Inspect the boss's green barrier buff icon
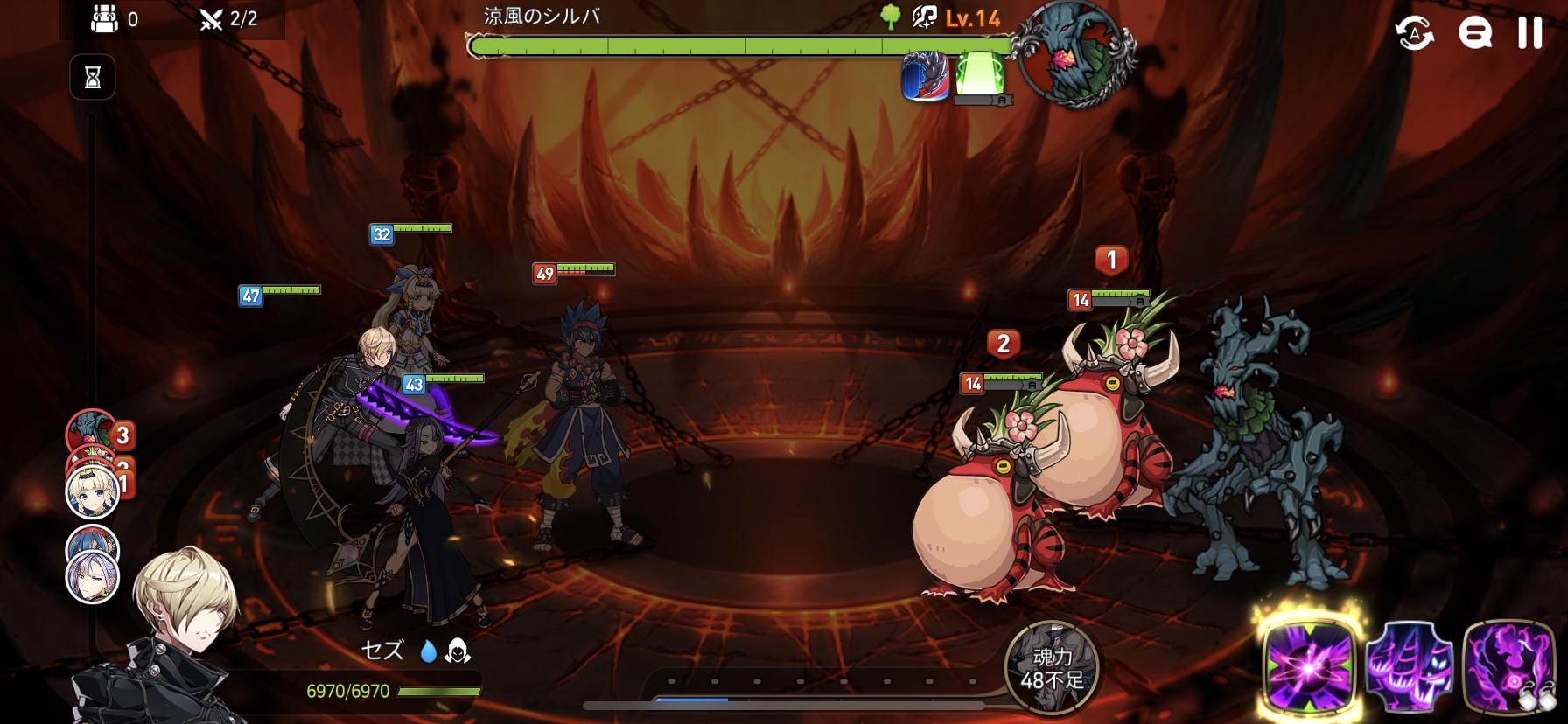Viewport: 1568px width, 724px height. tap(979, 75)
